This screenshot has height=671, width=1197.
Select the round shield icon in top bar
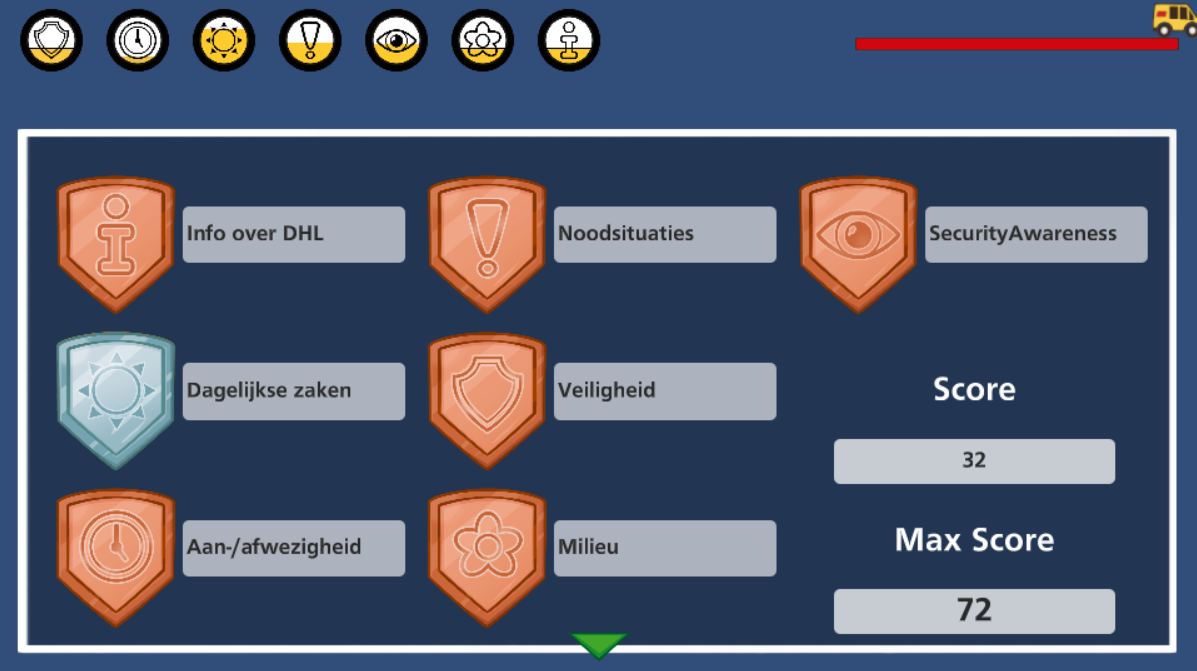(51, 40)
